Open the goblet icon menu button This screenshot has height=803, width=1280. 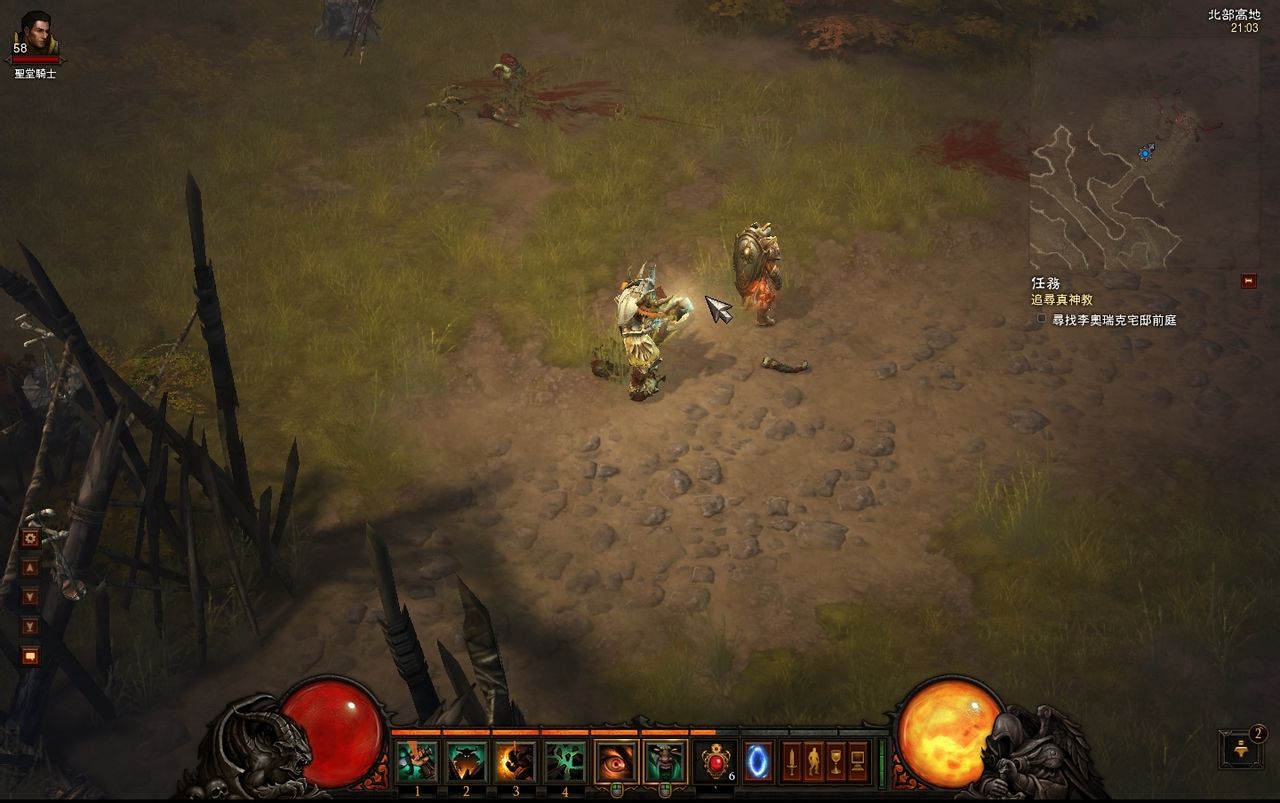point(835,762)
